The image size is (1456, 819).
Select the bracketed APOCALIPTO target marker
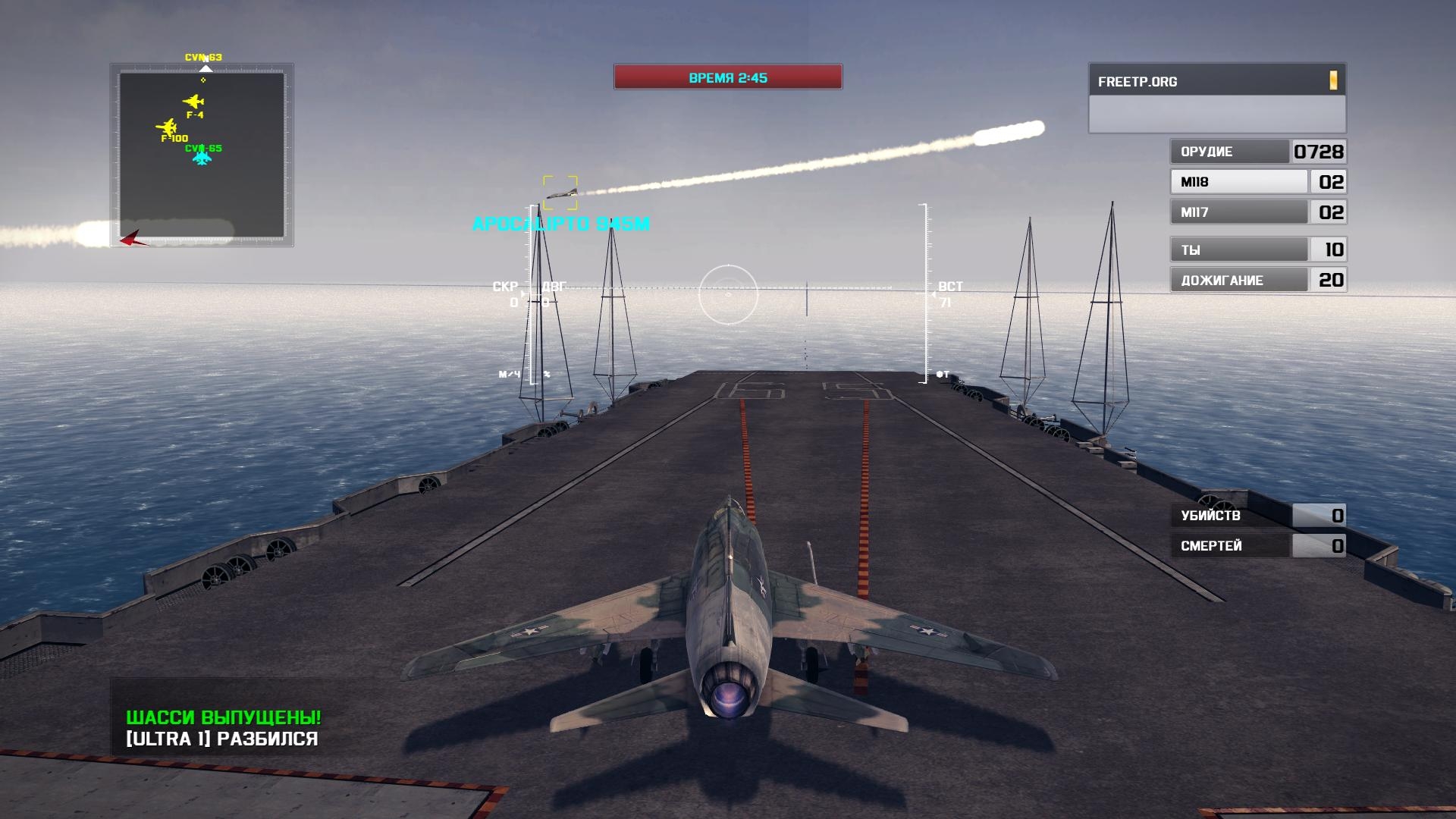pos(560,193)
